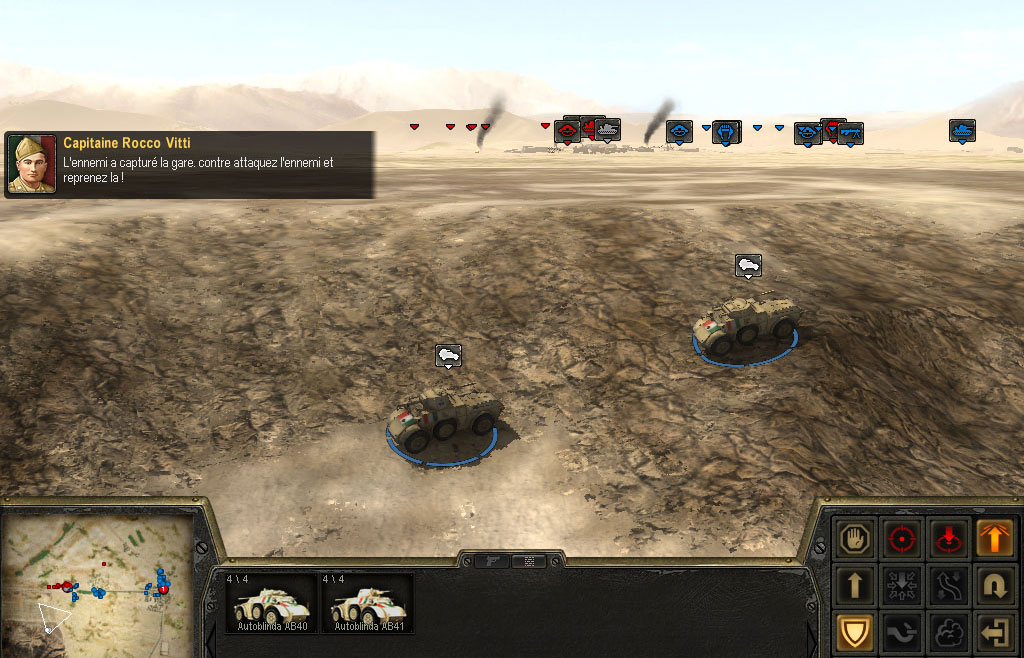The width and height of the screenshot is (1024, 658).
Task: Activate the red crosshair attack command
Action: [902, 538]
